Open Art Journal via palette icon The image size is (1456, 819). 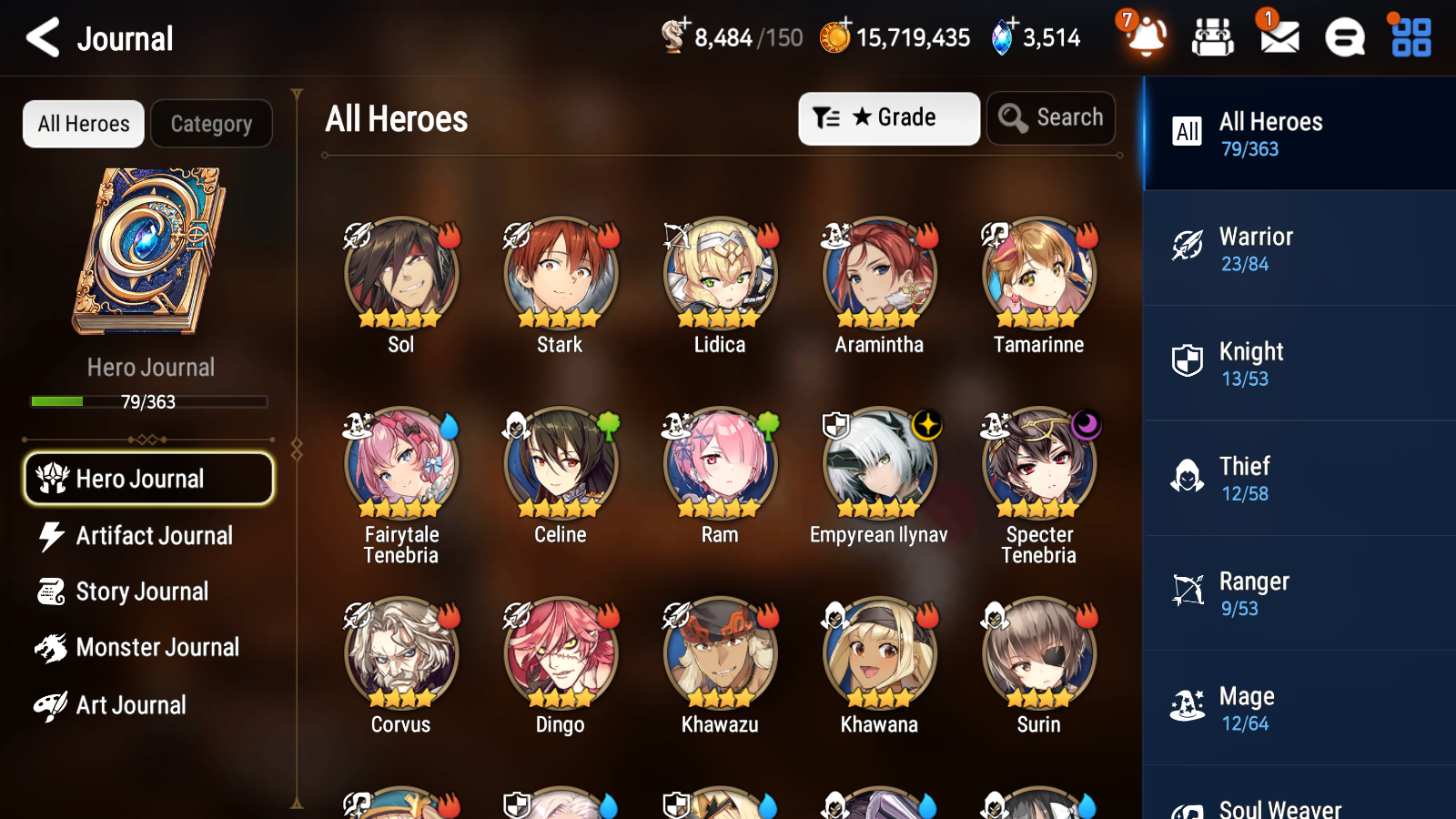(52, 704)
